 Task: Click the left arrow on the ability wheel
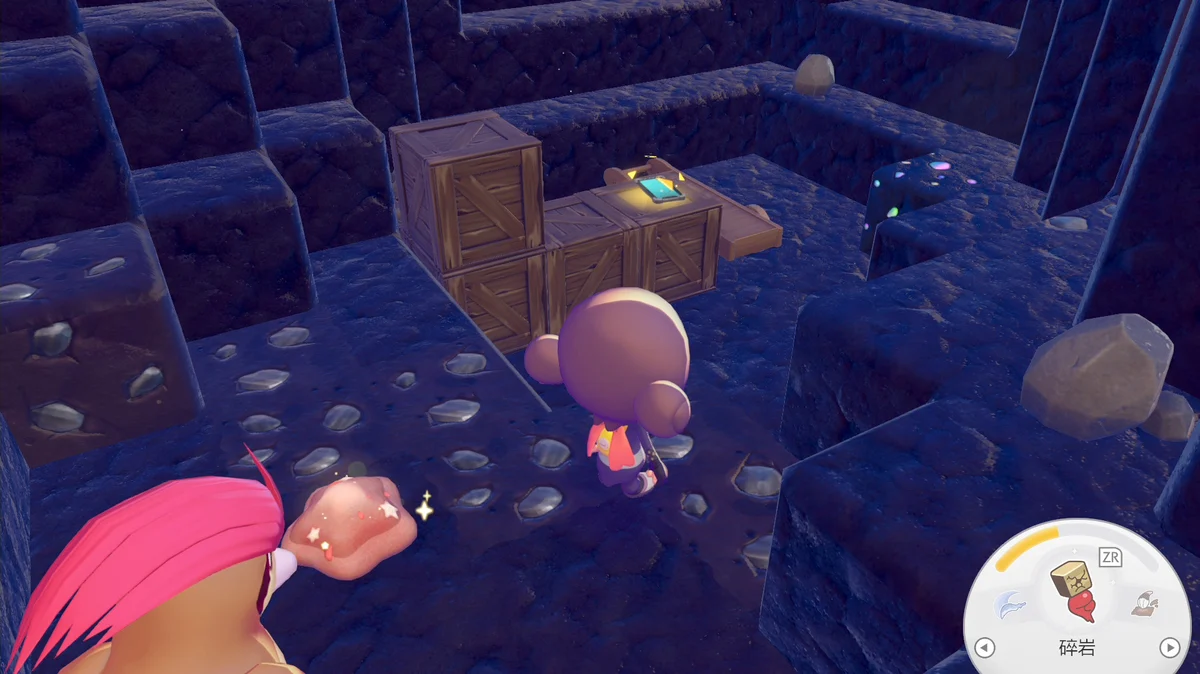tap(984, 647)
